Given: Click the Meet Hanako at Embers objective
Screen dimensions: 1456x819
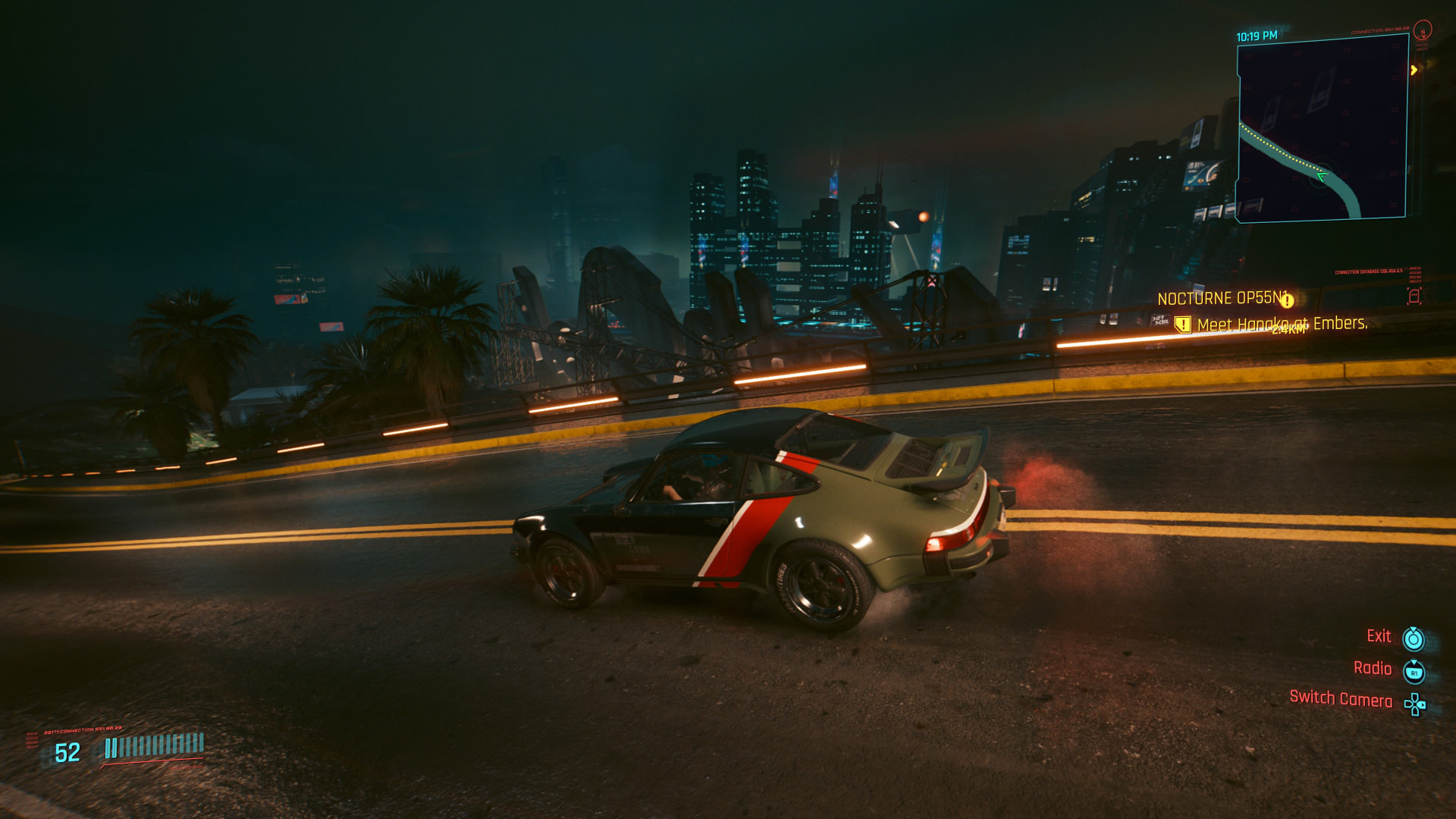Looking at the screenshot, I should [1282, 325].
